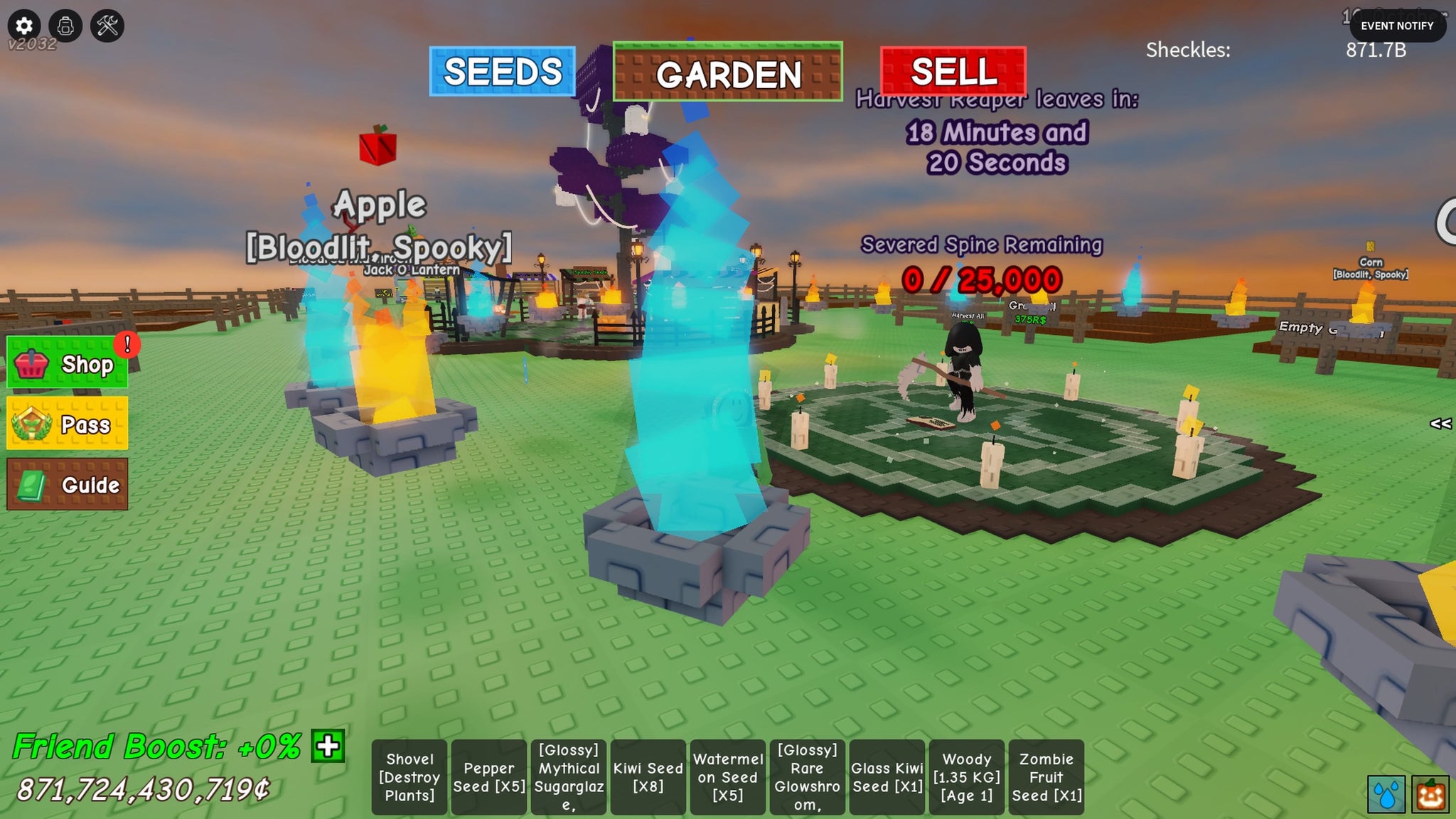Click the red SELL button
This screenshot has width=1456, height=819.
pos(953,71)
